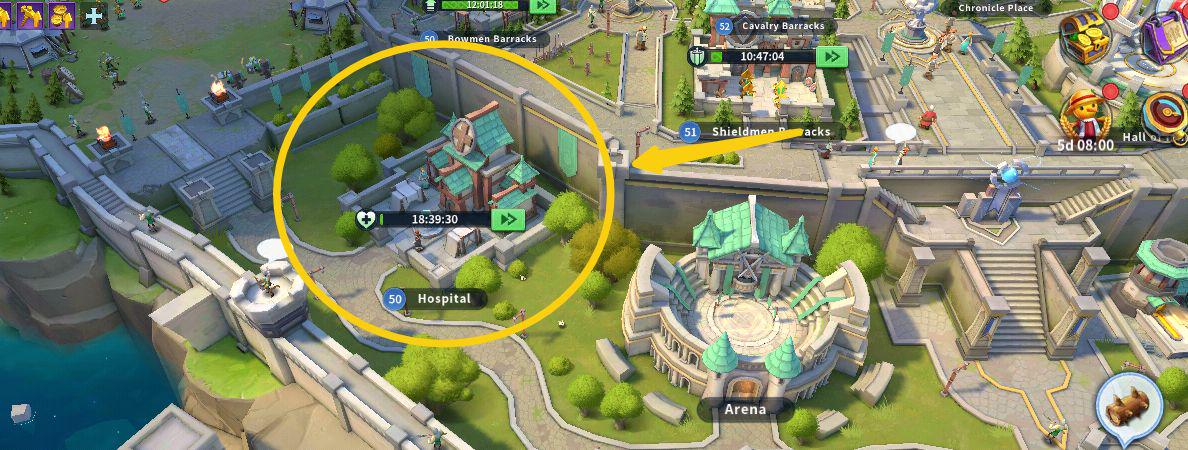Speed up the Hospital healing timer
The height and width of the screenshot is (450, 1188).
509,219
